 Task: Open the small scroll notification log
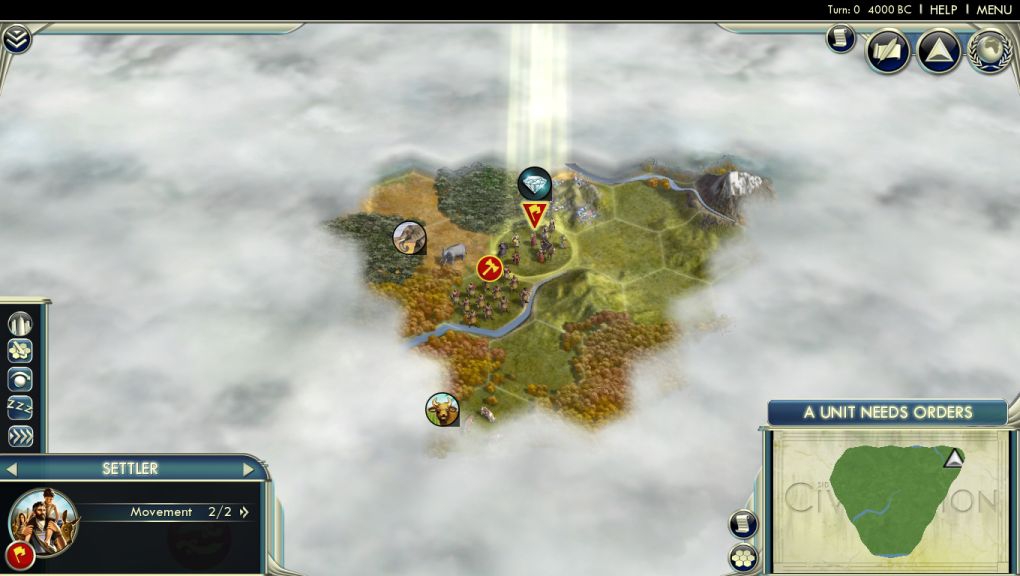[x=840, y=39]
